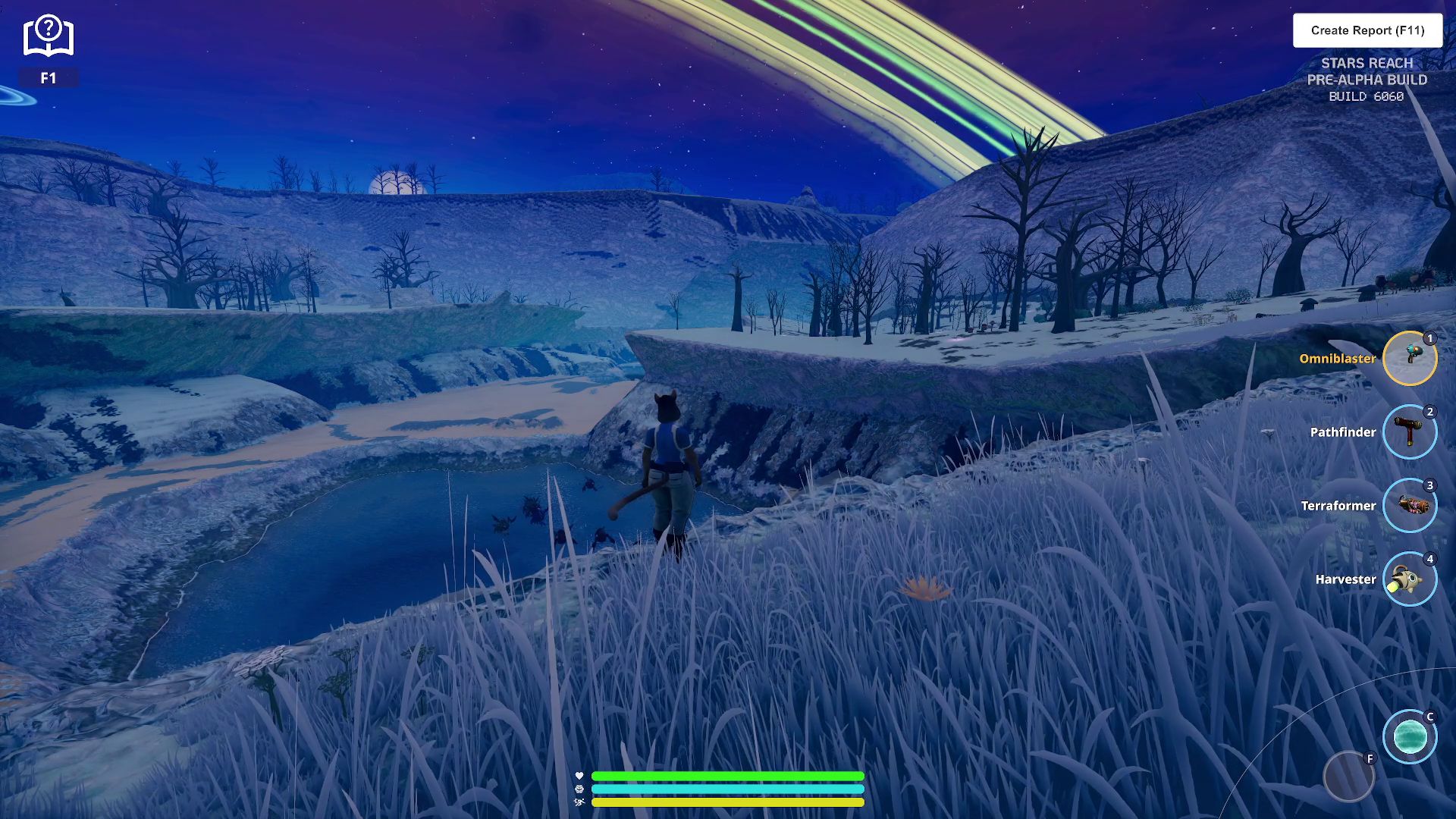Choose the Harvester tool slot

(1409, 579)
